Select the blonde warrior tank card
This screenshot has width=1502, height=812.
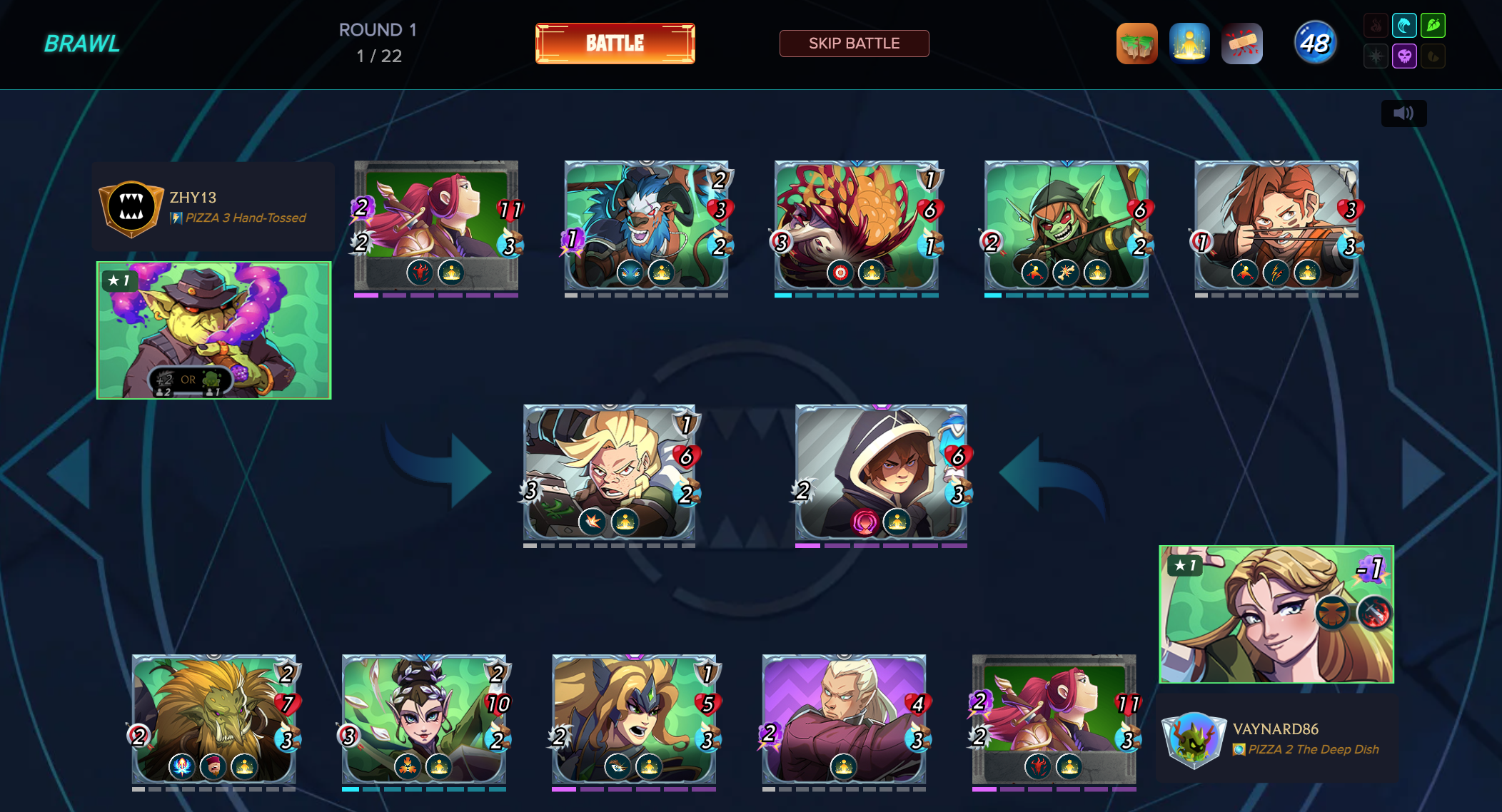point(609,472)
